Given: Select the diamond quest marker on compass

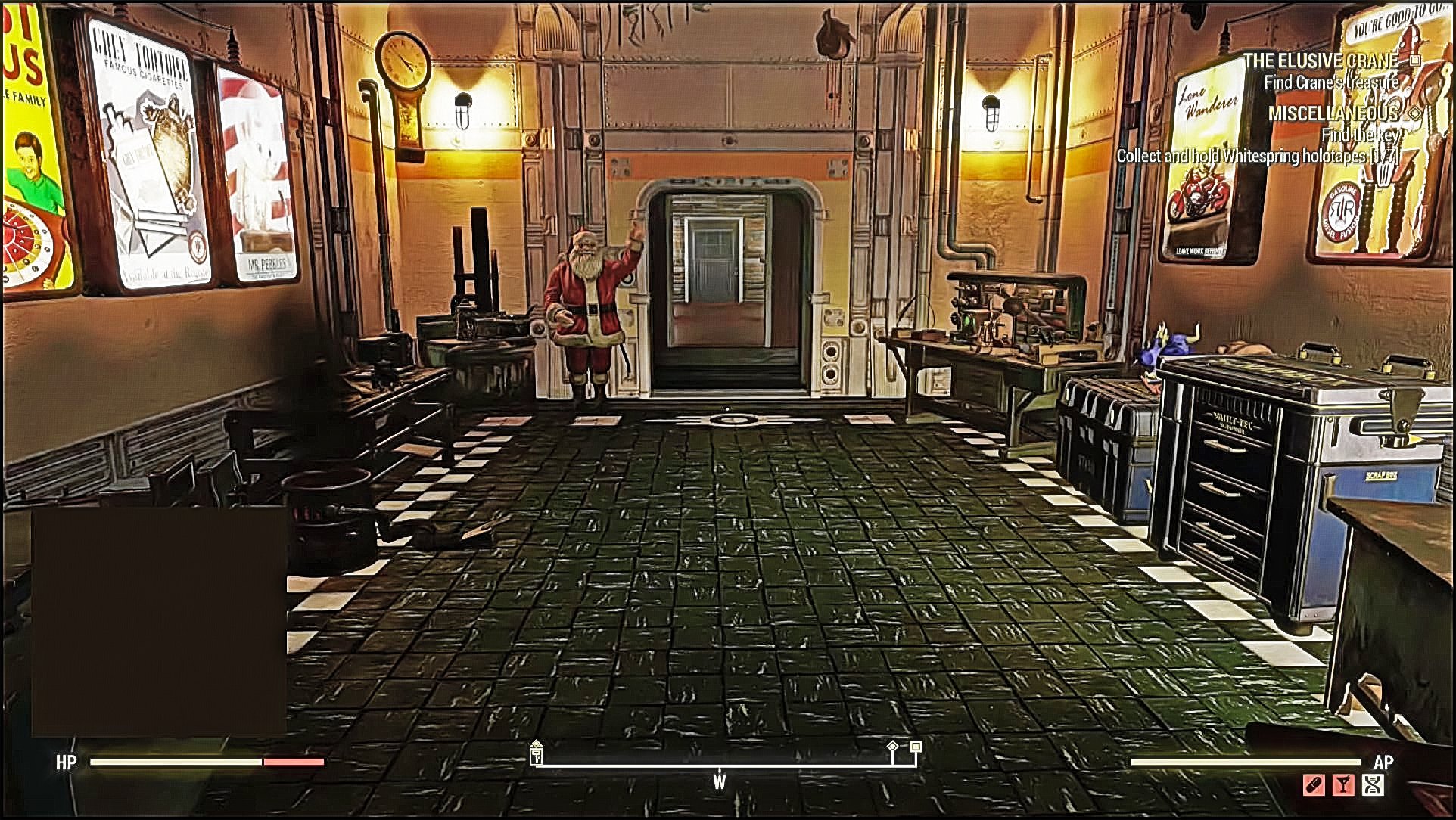Looking at the screenshot, I should [893, 747].
